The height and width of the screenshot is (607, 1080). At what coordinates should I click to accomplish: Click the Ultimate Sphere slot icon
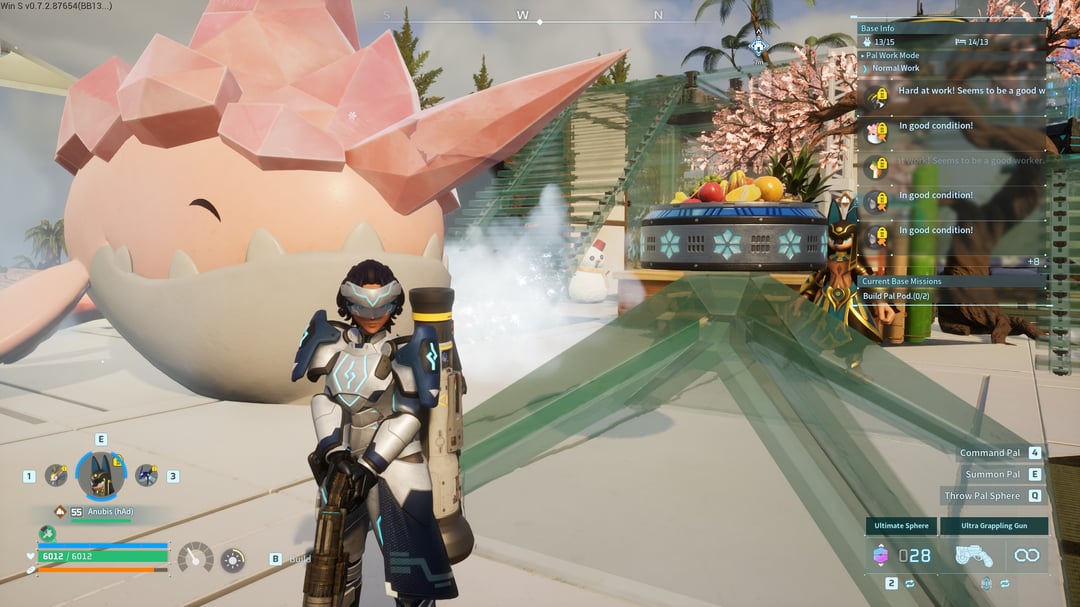pyautogui.click(x=881, y=556)
